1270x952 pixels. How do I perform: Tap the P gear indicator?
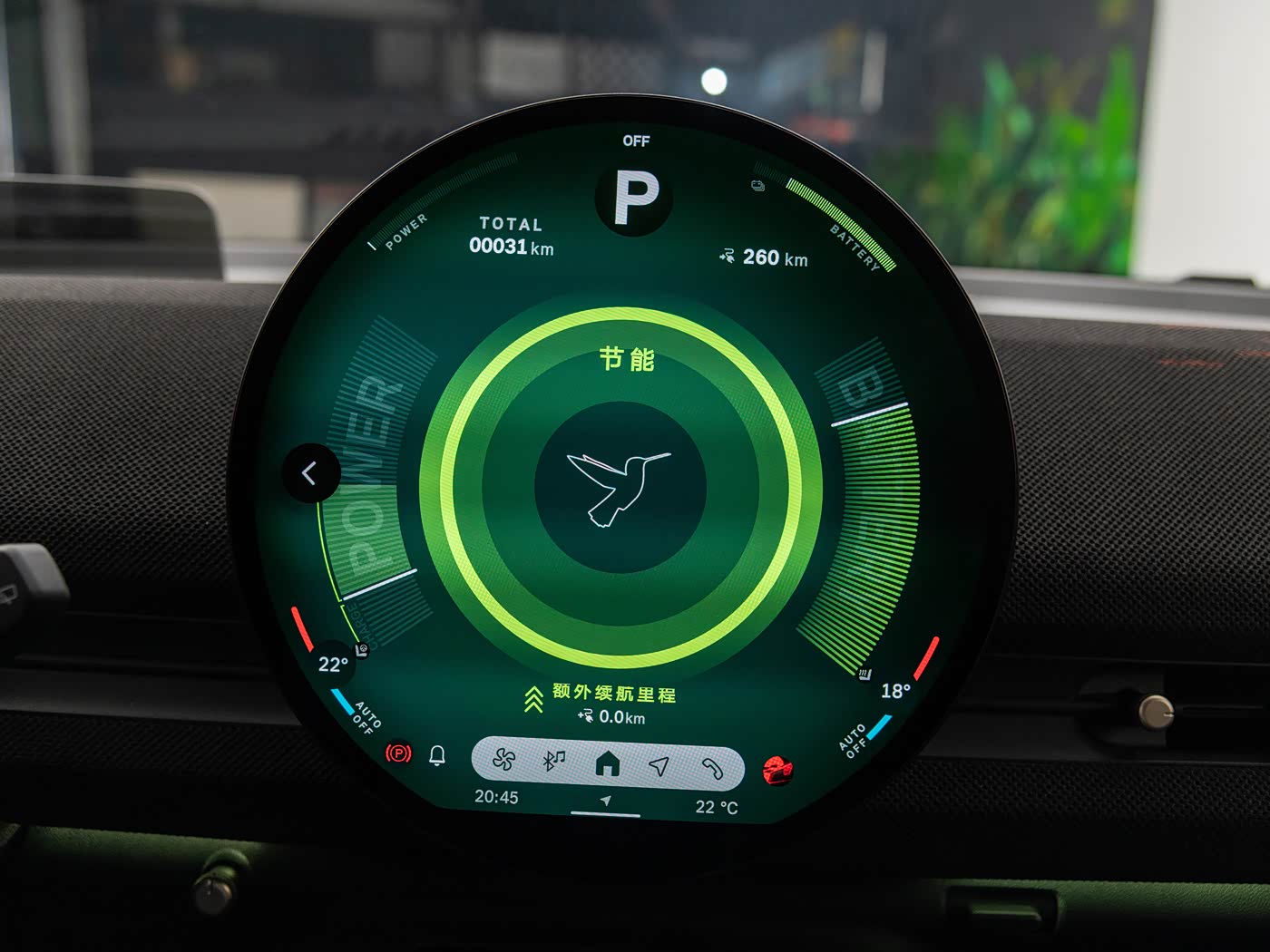[x=636, y=197]
